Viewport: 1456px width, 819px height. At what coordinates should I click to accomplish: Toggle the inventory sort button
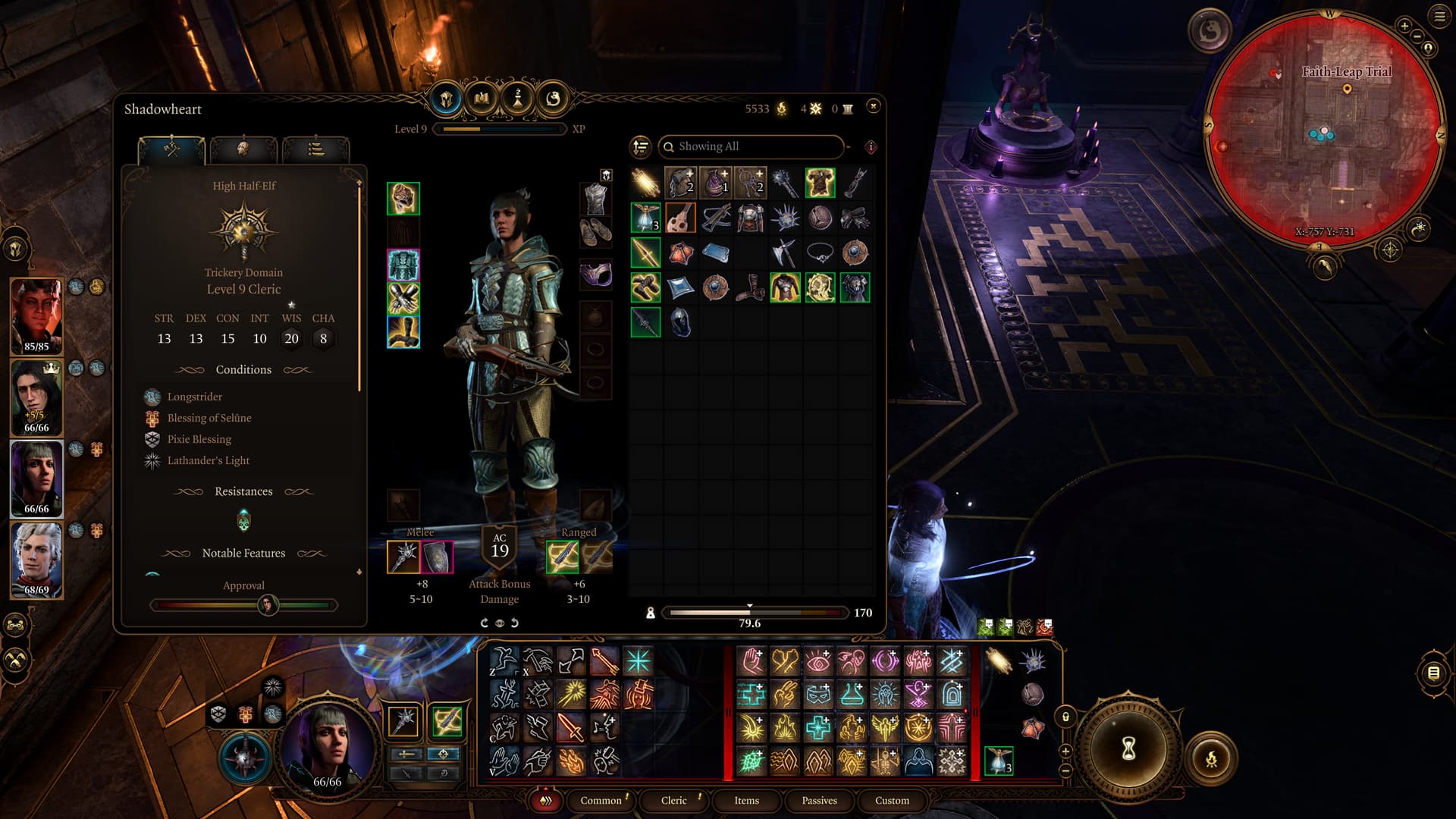(x=641, y=146)
